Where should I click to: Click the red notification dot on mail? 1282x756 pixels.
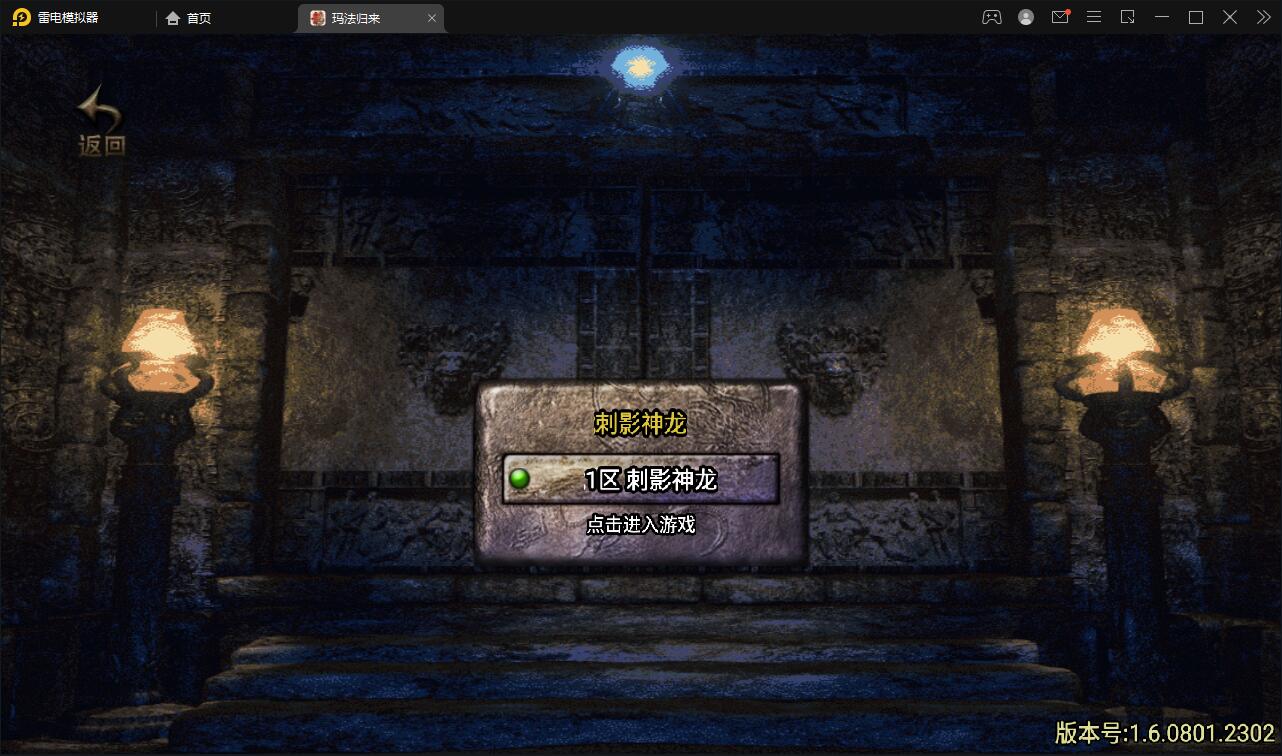click(x=1070, y=10)
